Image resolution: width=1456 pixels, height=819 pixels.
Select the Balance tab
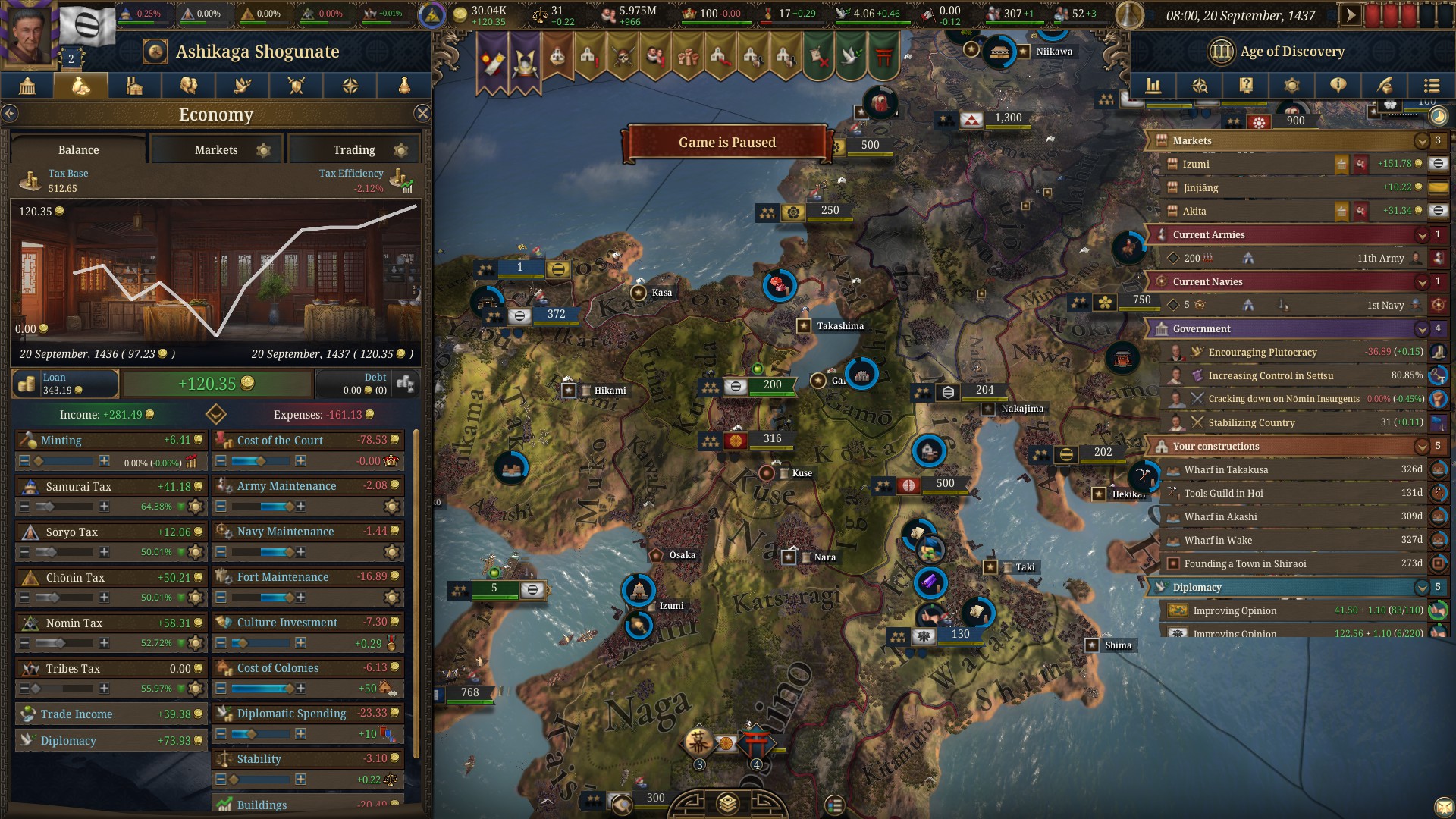78,149
